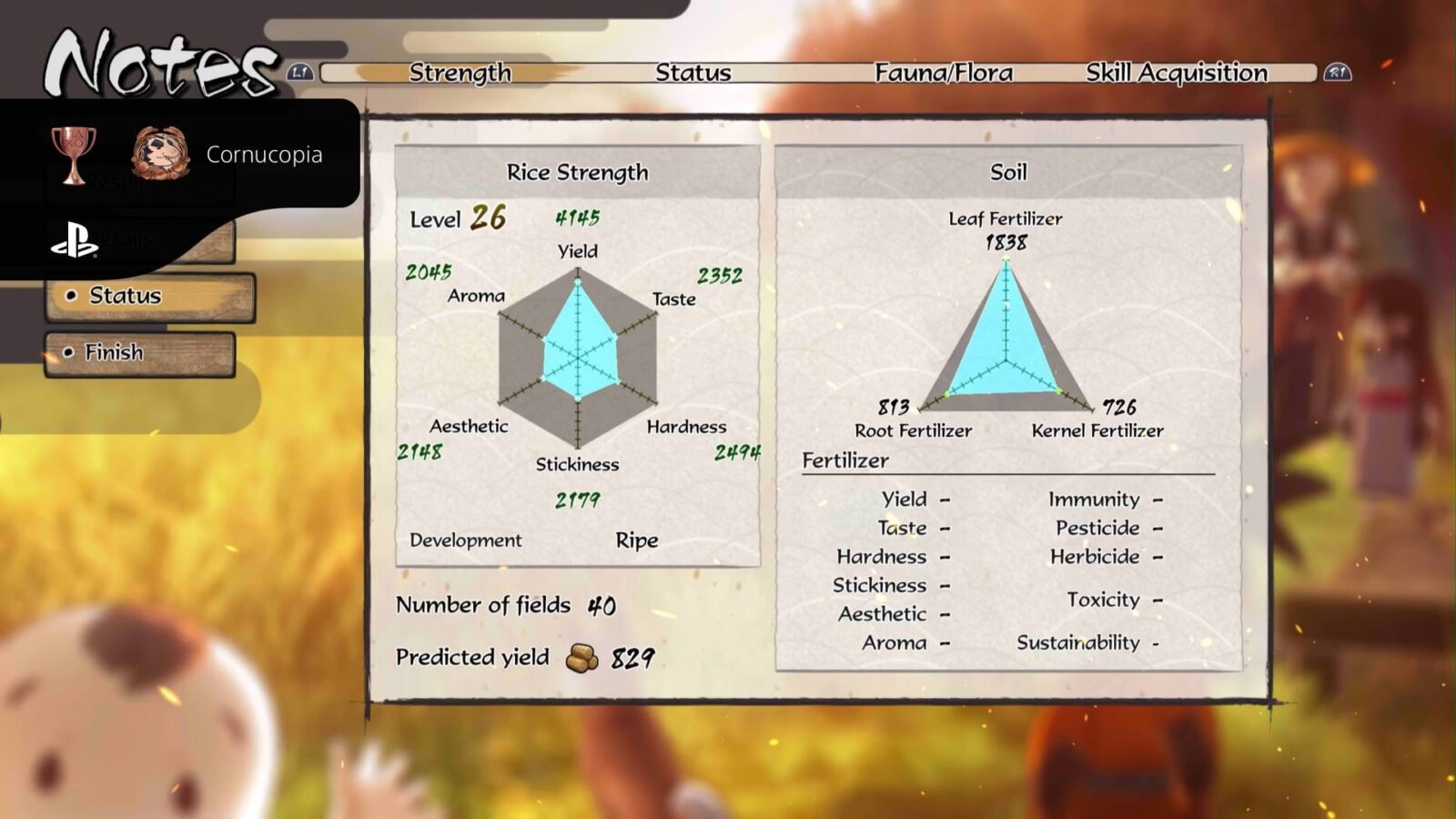Select the Cornucopia trophy badge artwork

160,153
